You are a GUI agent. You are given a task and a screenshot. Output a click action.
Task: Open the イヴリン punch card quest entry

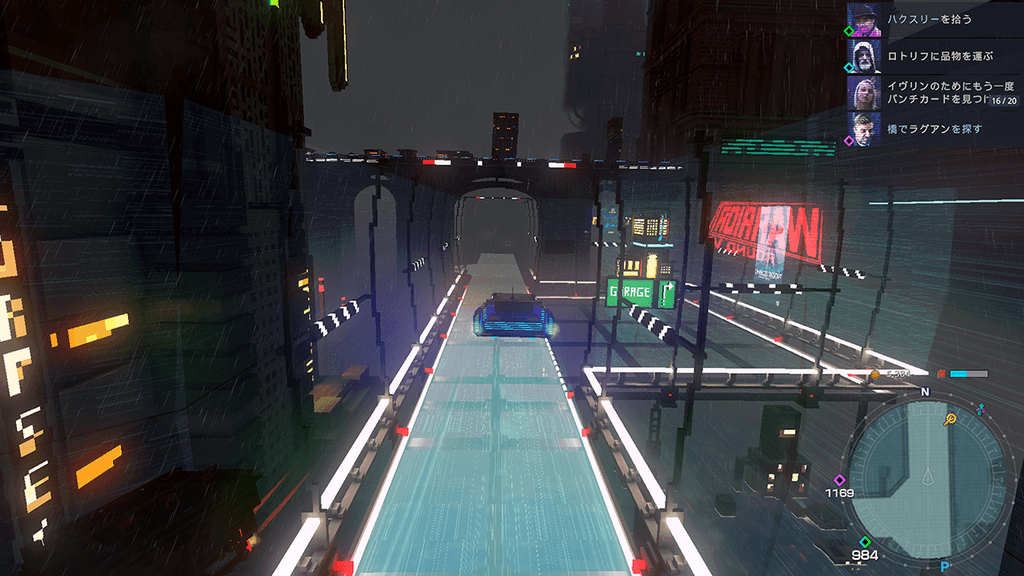click(938, 93)
